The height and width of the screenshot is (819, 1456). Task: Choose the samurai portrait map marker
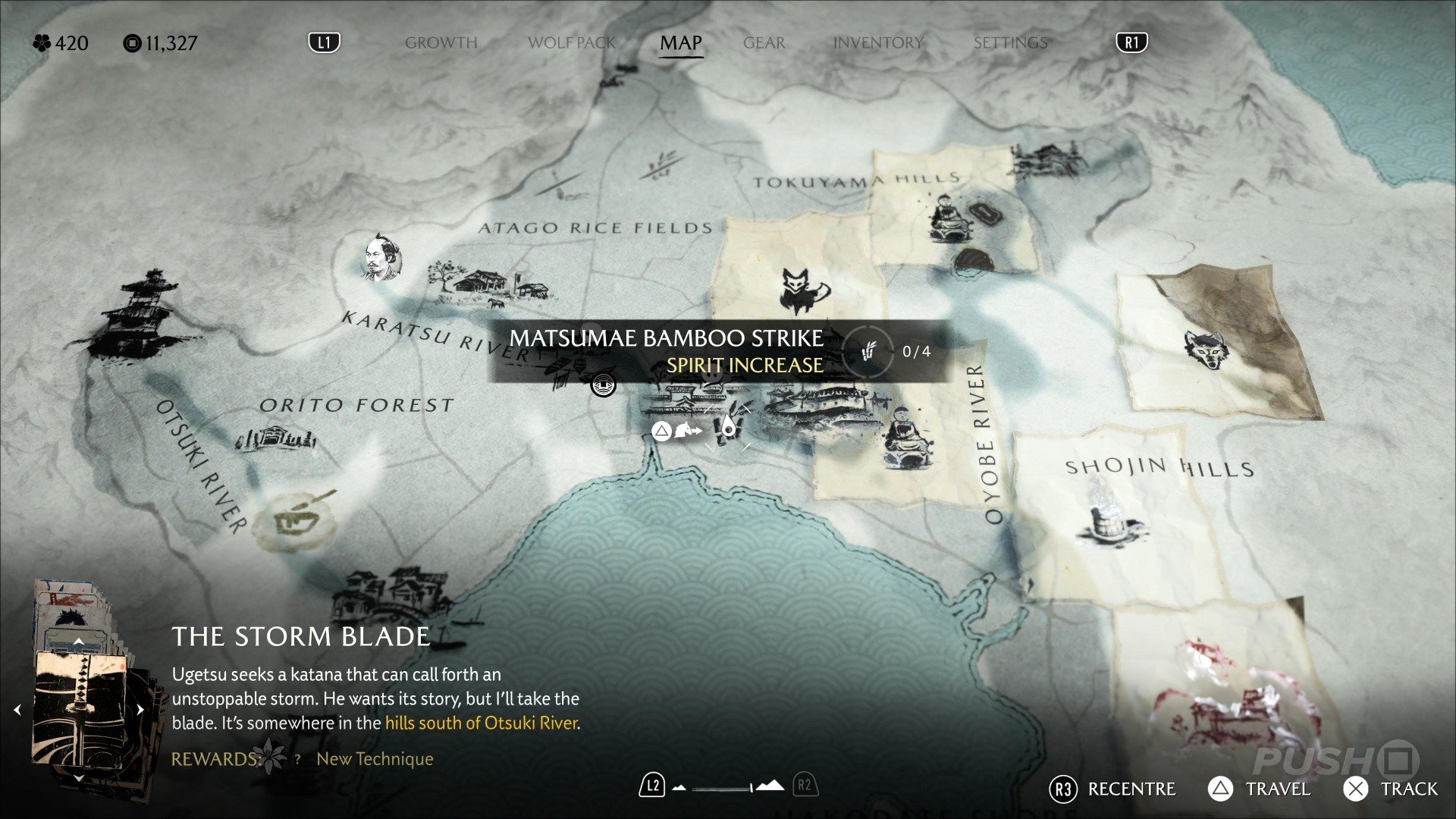(x=381, y=256)
